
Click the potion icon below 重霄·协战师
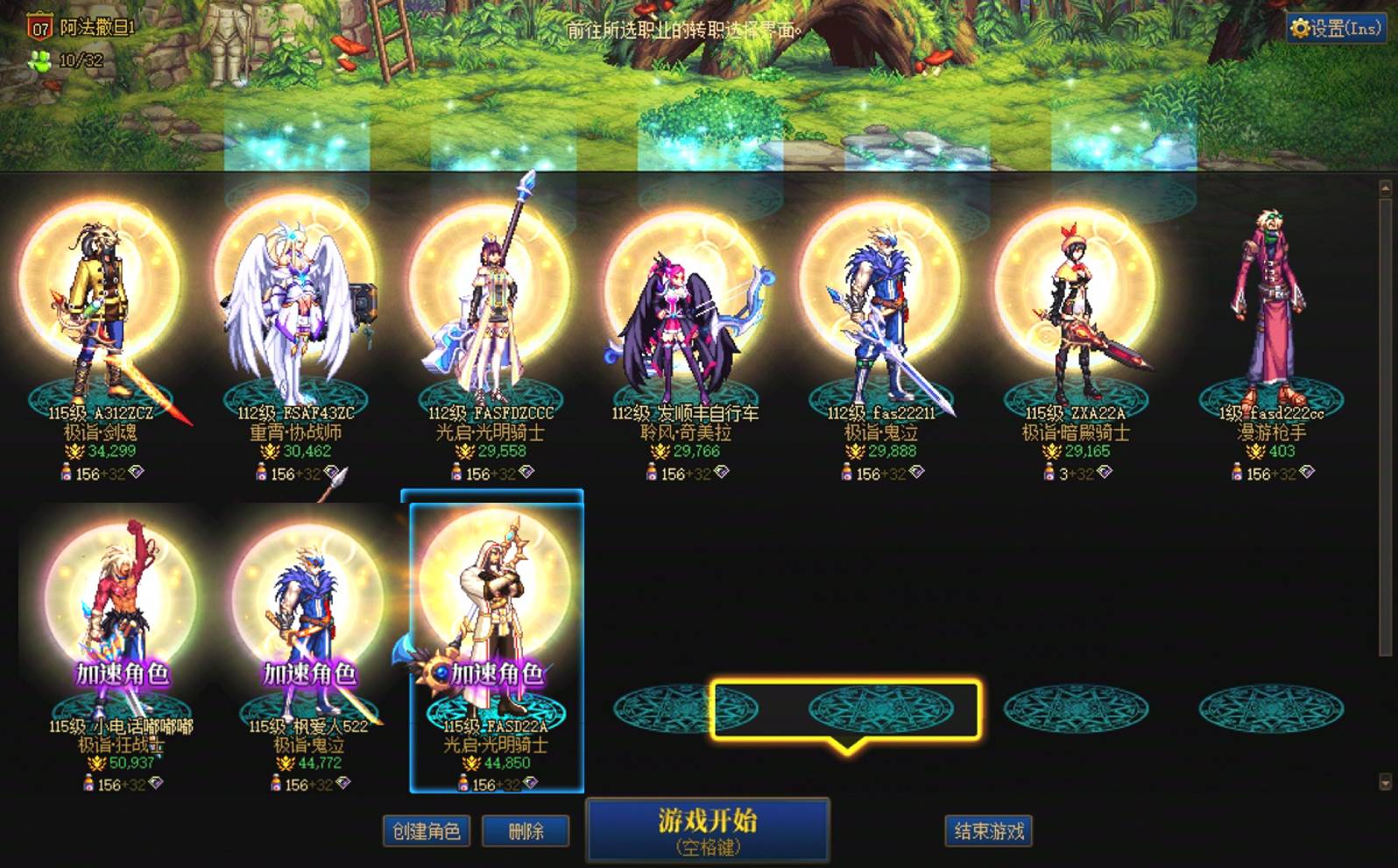[262, 474]
